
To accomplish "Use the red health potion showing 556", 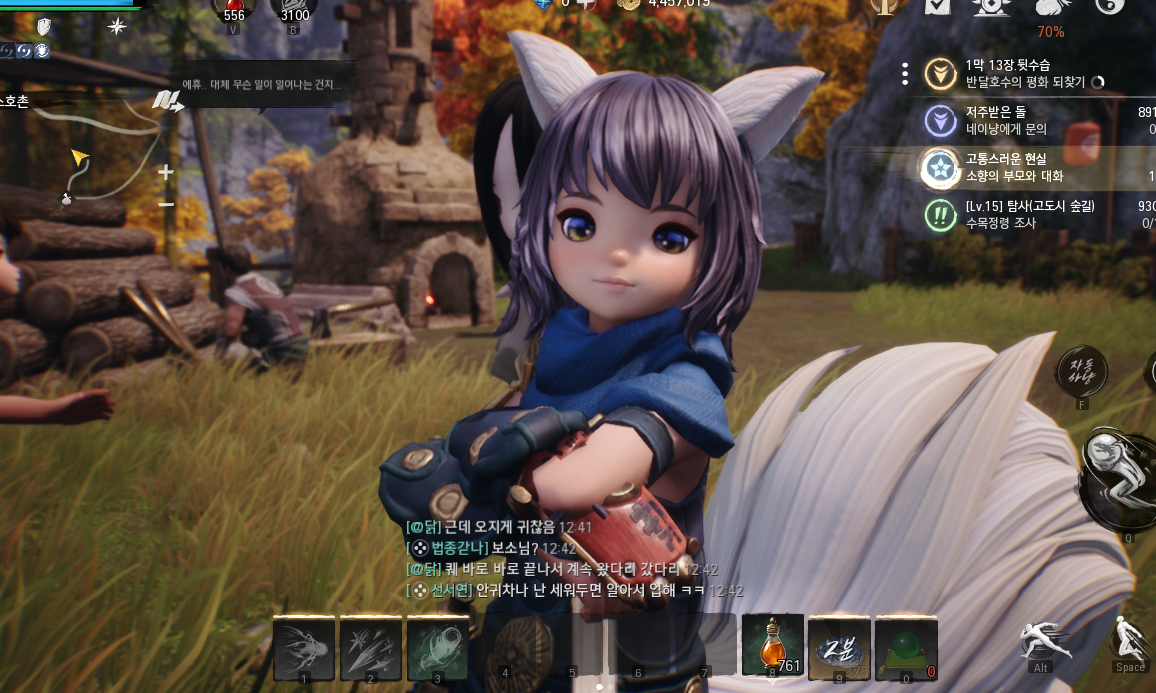I will (234, 9).
